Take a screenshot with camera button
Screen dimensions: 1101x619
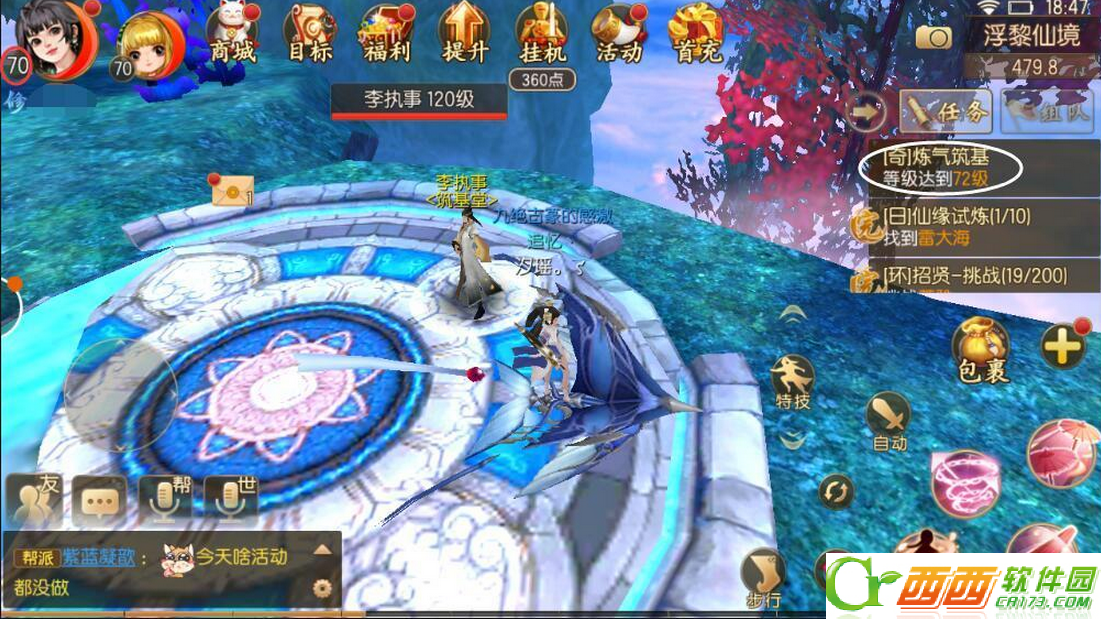tap(934, 38)
